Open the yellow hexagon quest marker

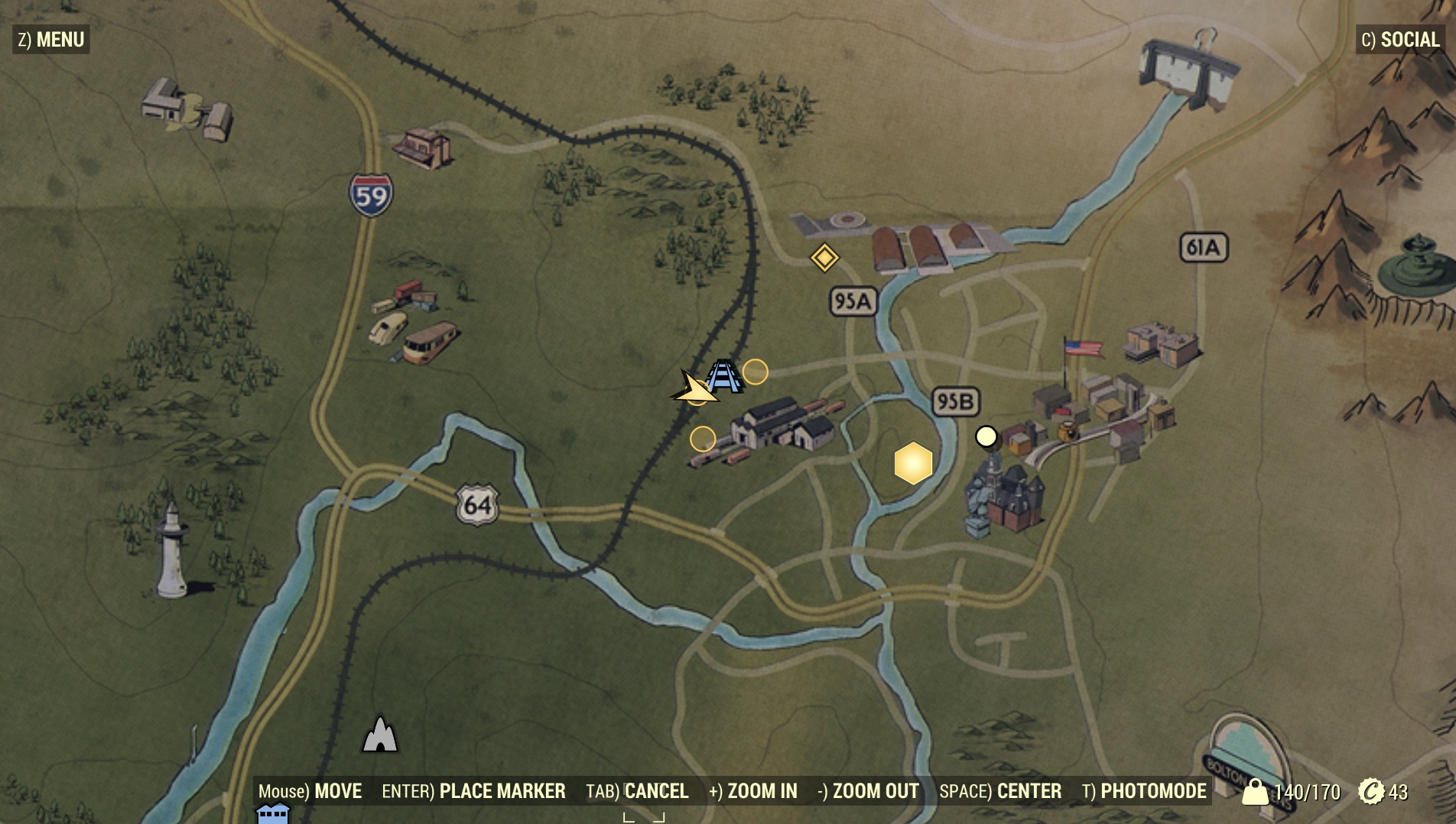coord(915,464)
